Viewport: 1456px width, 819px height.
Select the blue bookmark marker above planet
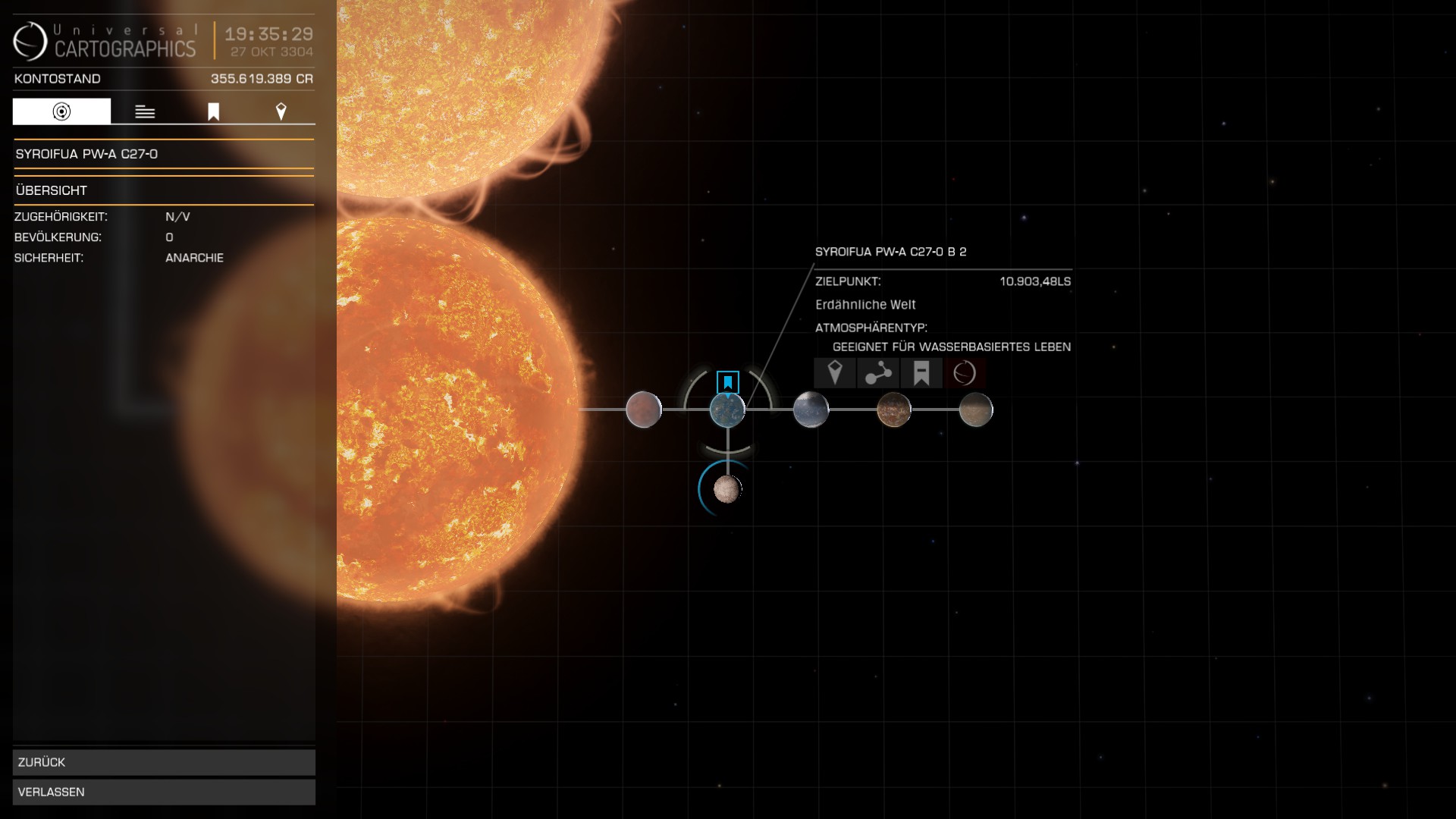coord(728,381)
